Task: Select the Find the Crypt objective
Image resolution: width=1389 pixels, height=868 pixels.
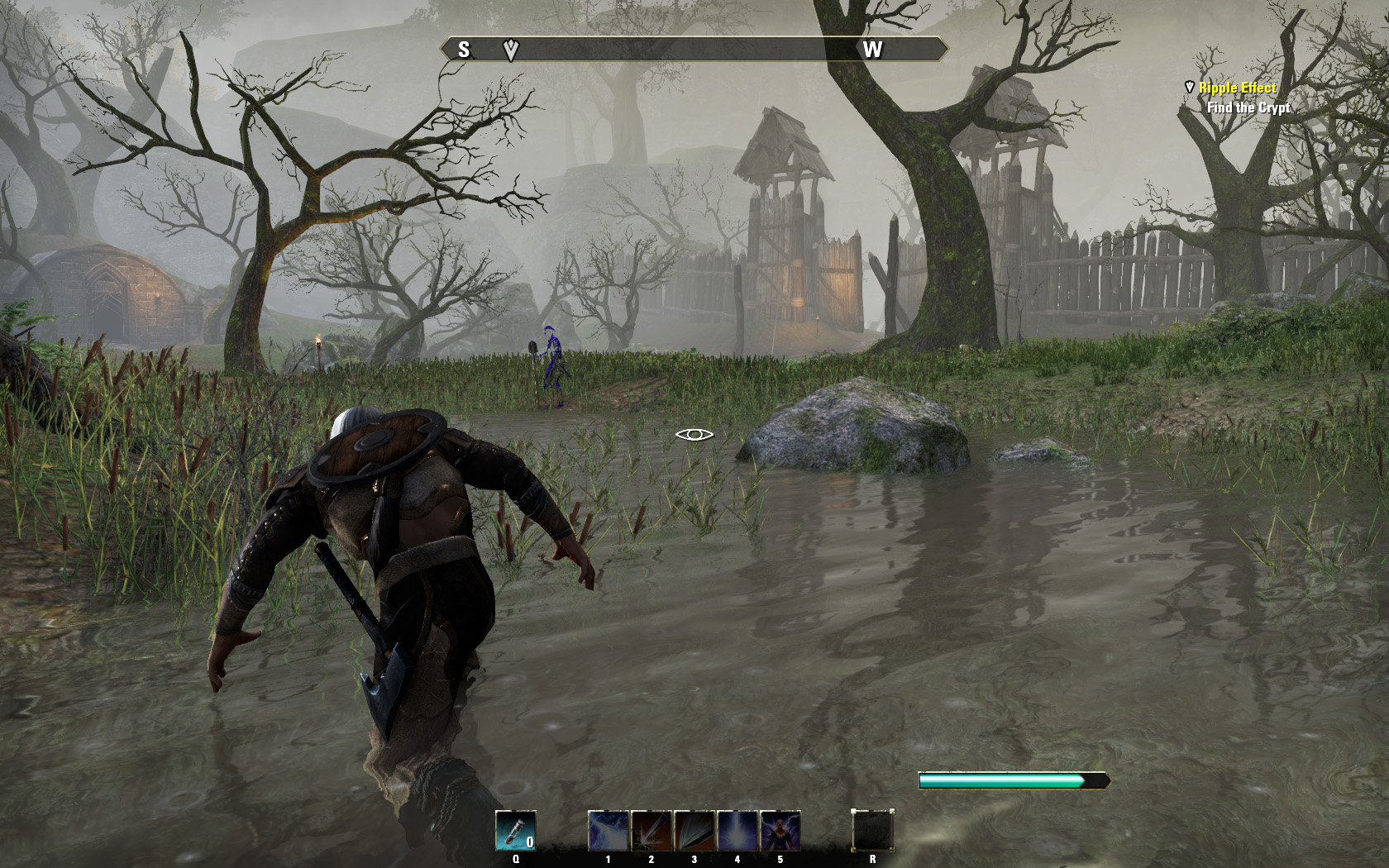Action: click(1248, 107)
